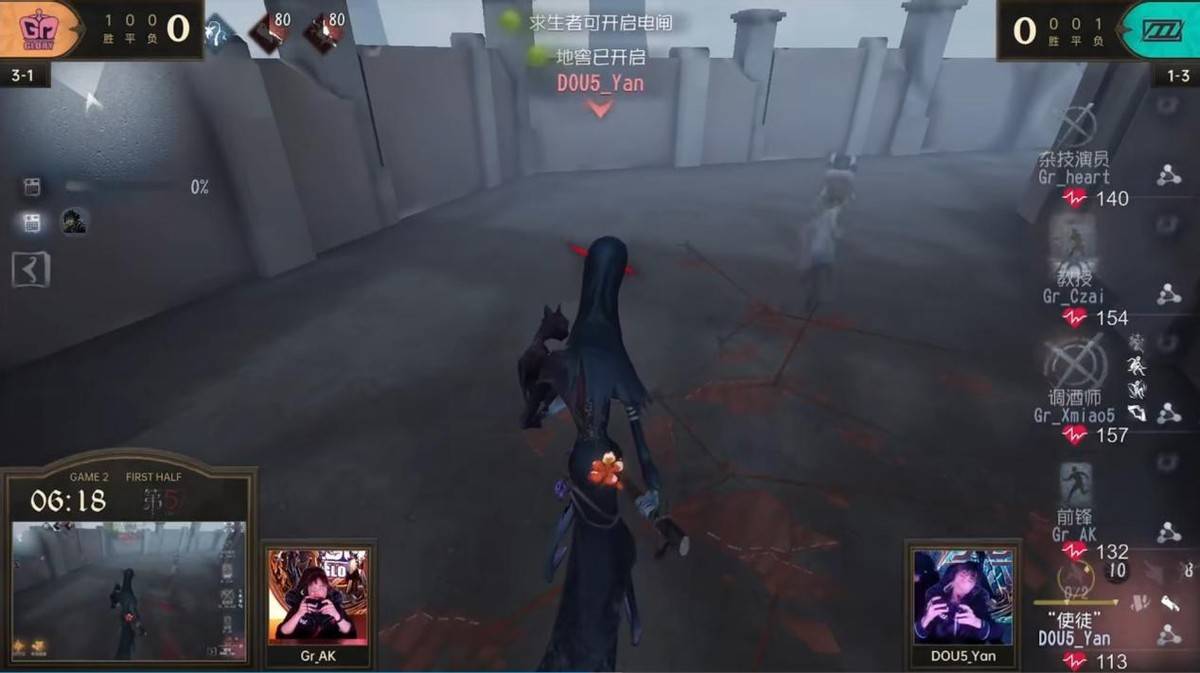1200x673 pixels.
Task: Click the share-node icon beside Gr_Xmiao5
Action: [1168, 412]
